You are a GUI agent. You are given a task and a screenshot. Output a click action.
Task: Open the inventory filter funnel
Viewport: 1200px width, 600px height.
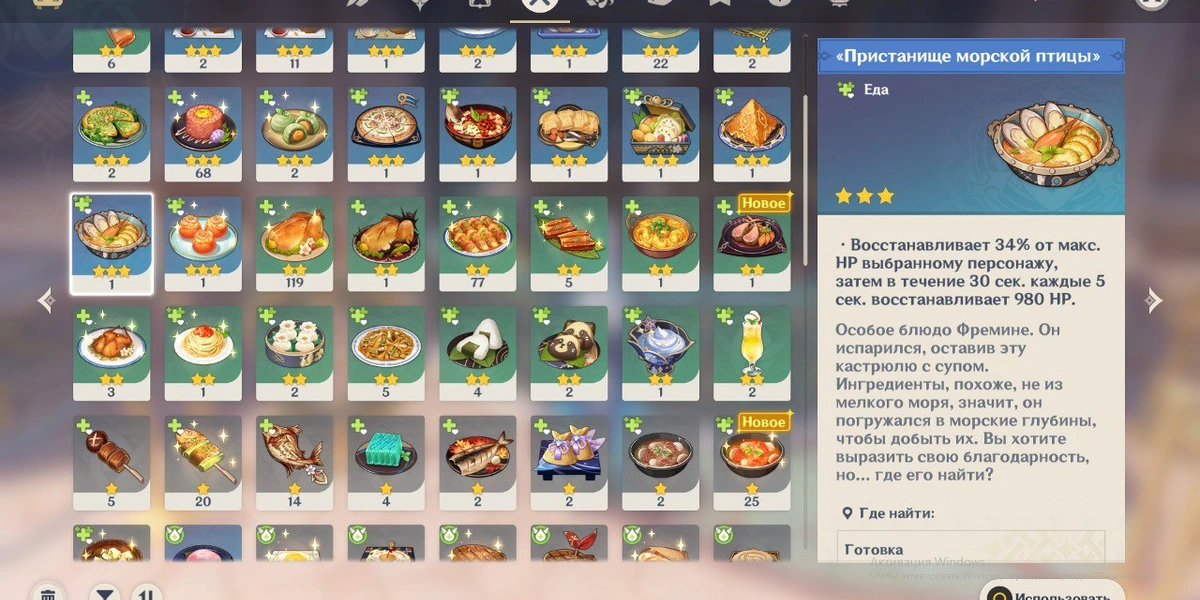(x=104, y=594)
